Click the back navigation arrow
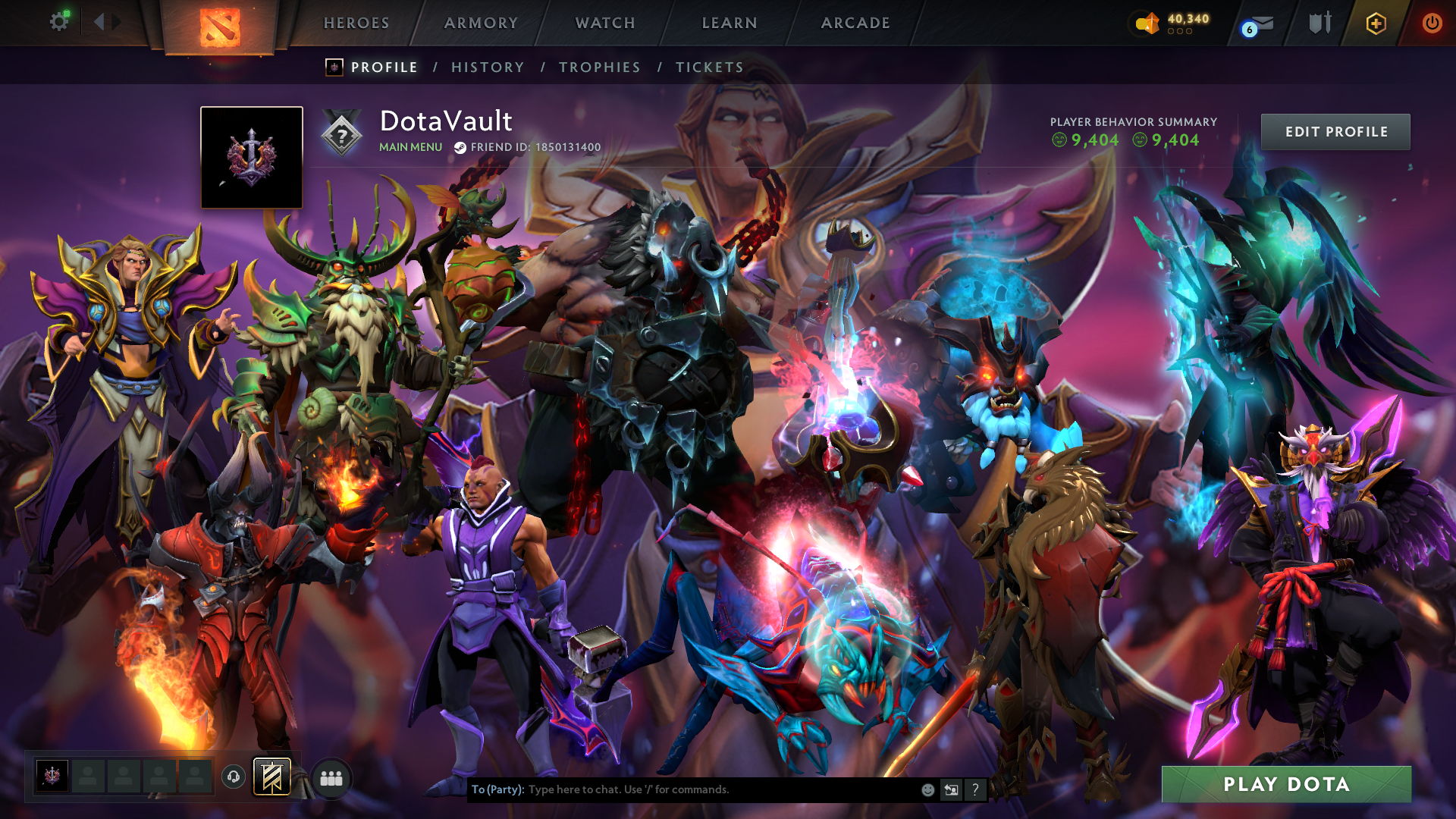Screen dimensions: 1456x819 point(99,21)
